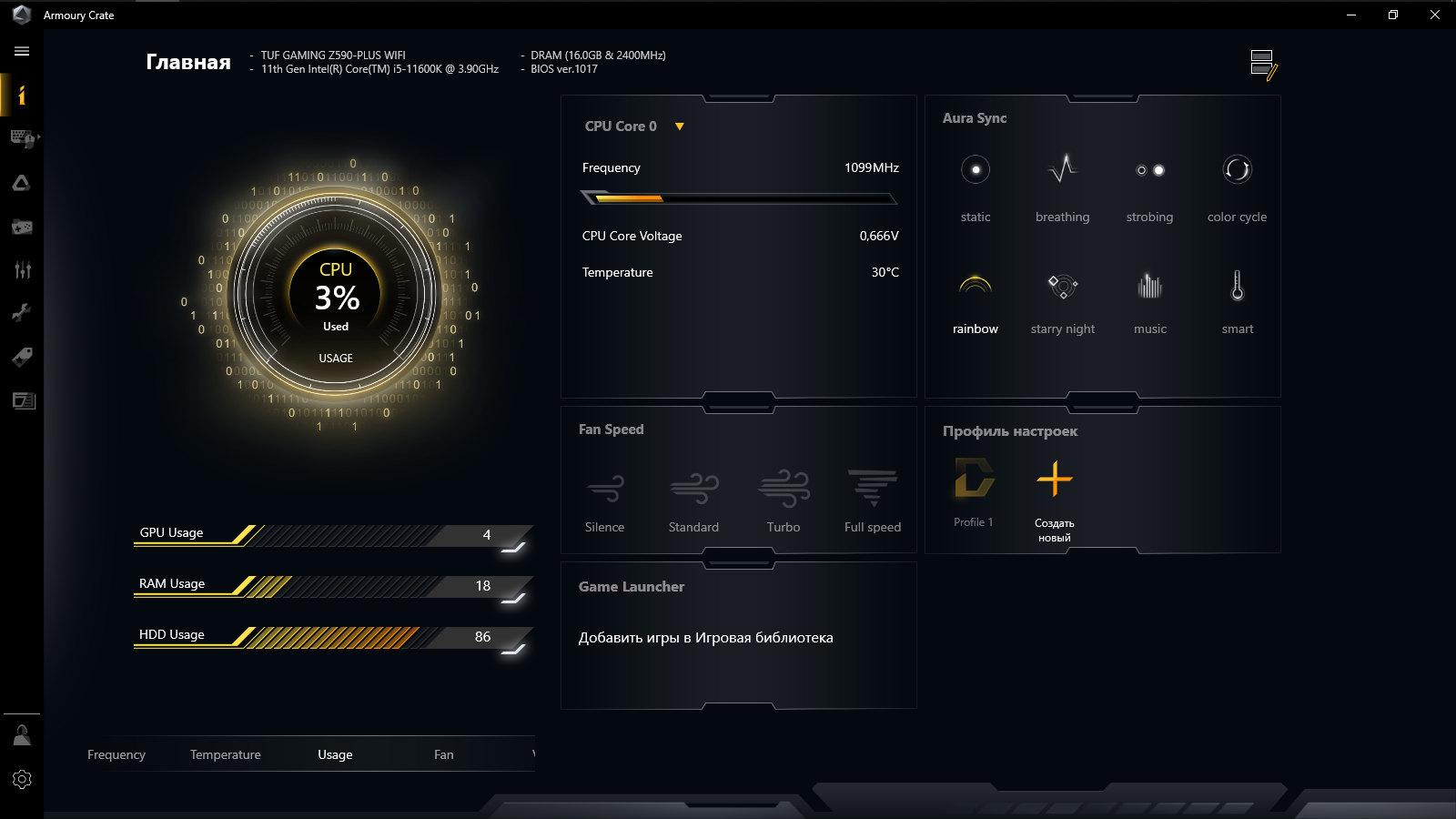Switch to the Temperature tab
This screenshot has width=1456, height=819.
pos(225,754)
